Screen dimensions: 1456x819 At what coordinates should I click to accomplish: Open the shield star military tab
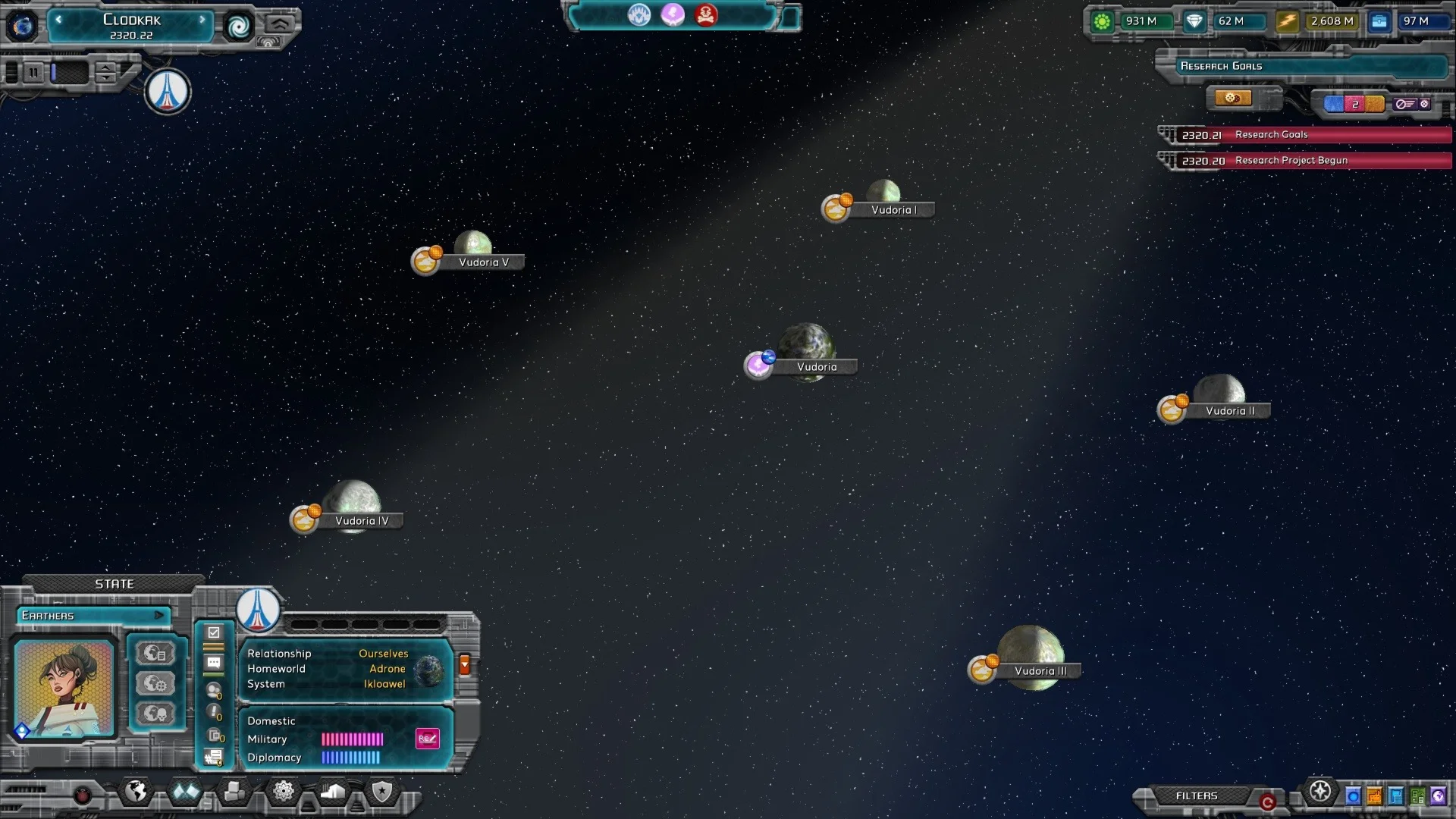click(x=381, y=792)
